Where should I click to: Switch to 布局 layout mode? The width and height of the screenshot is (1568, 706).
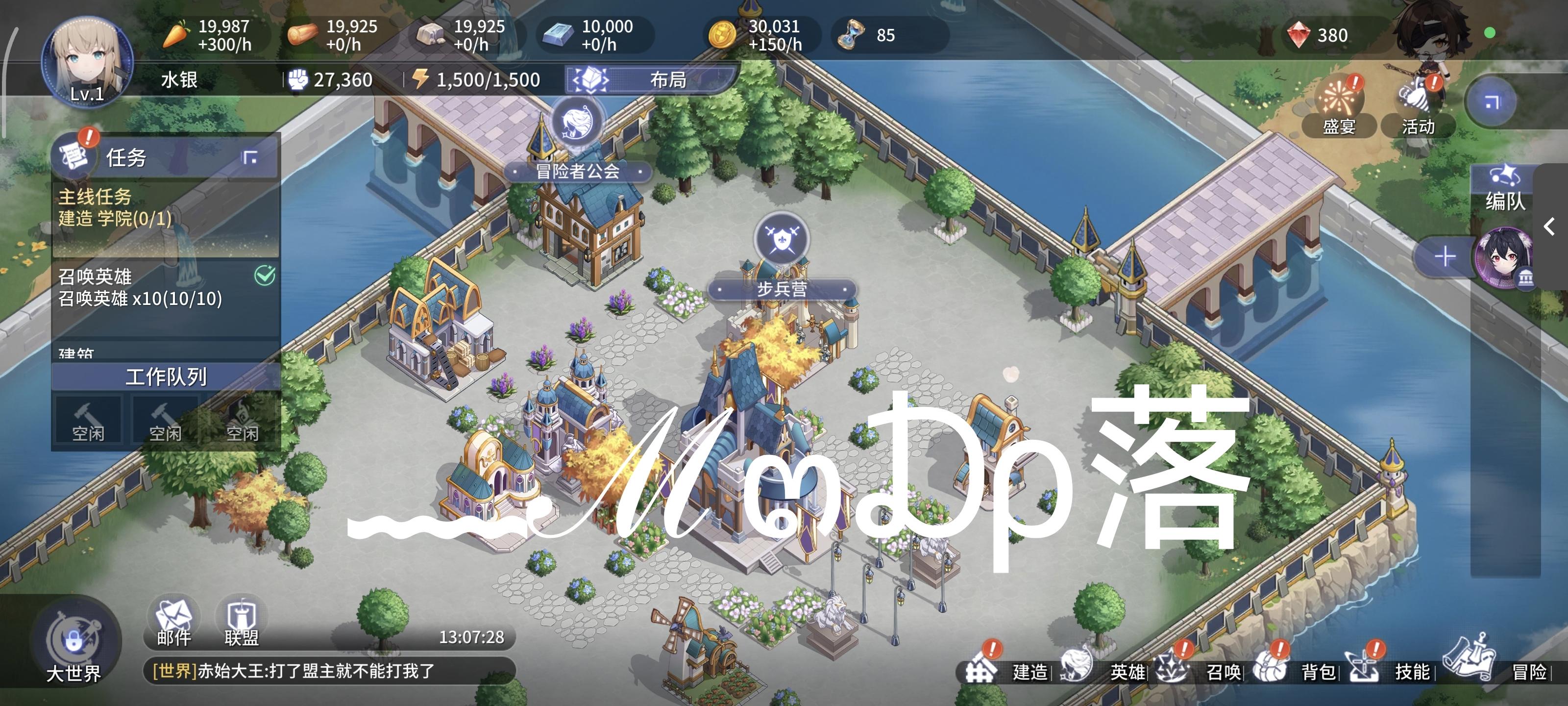[x=648, y=80]
